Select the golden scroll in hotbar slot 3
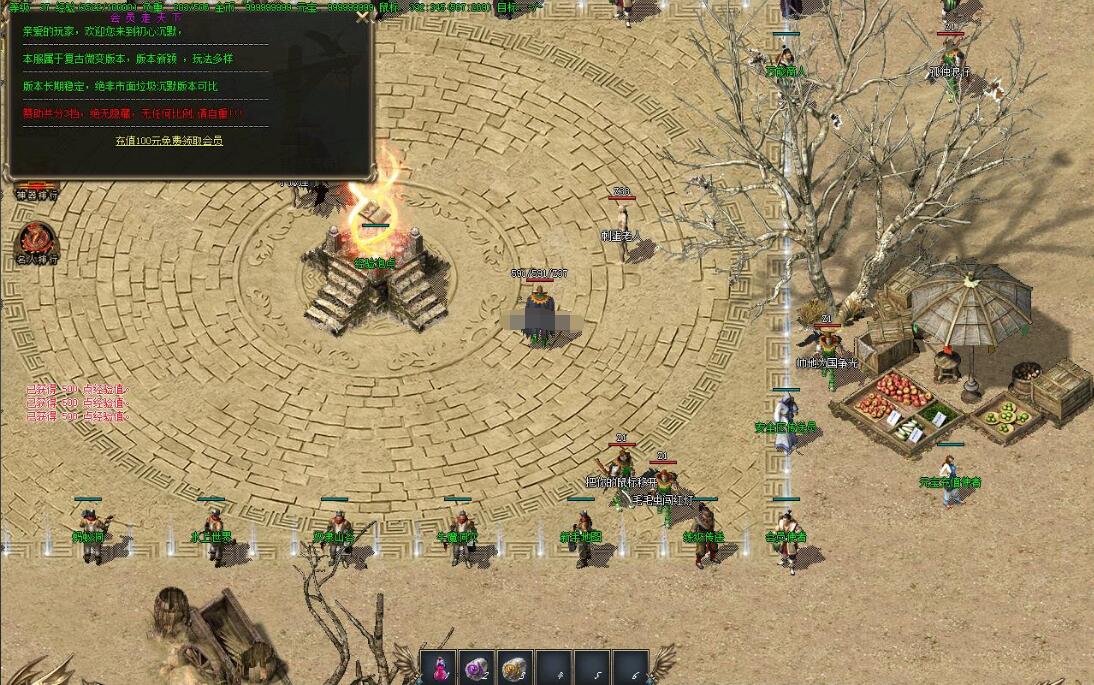The image size is (1094, 685). 515,668
